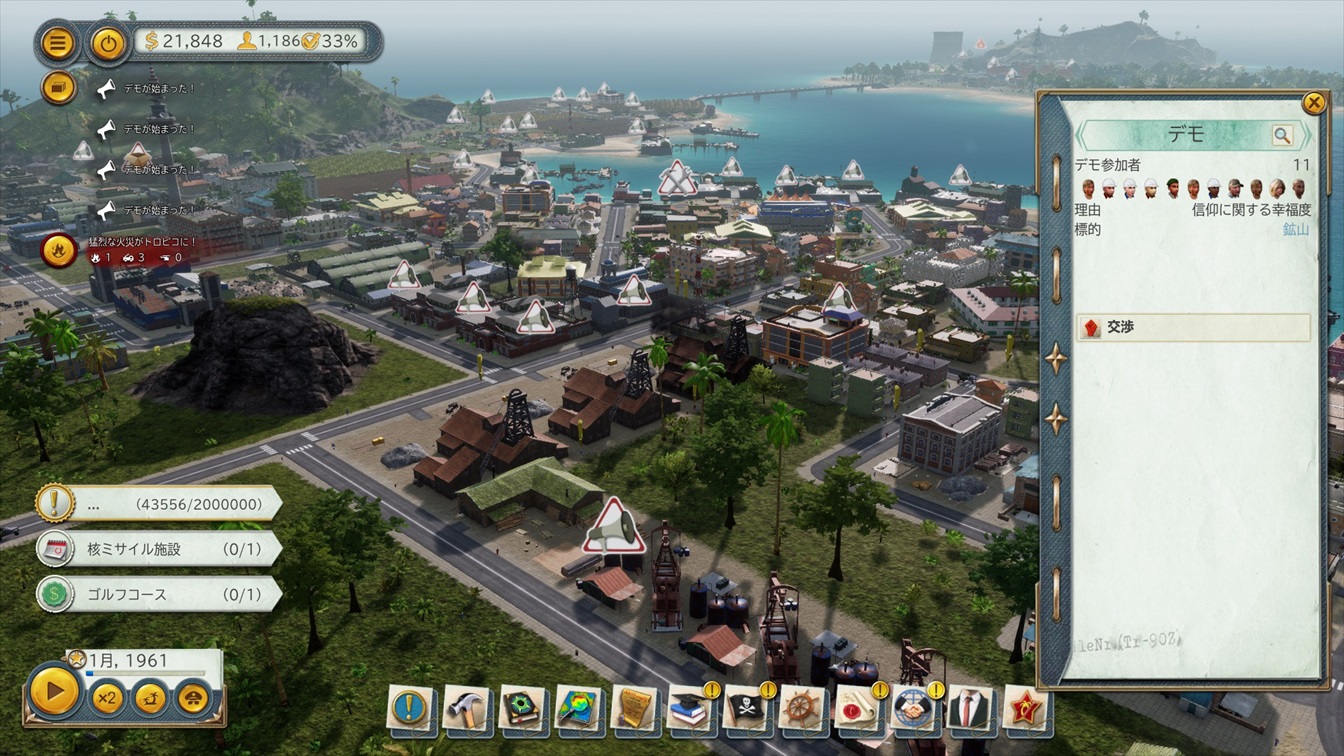
Task: Choose the 交渉 option
Action: (1194, 327)
